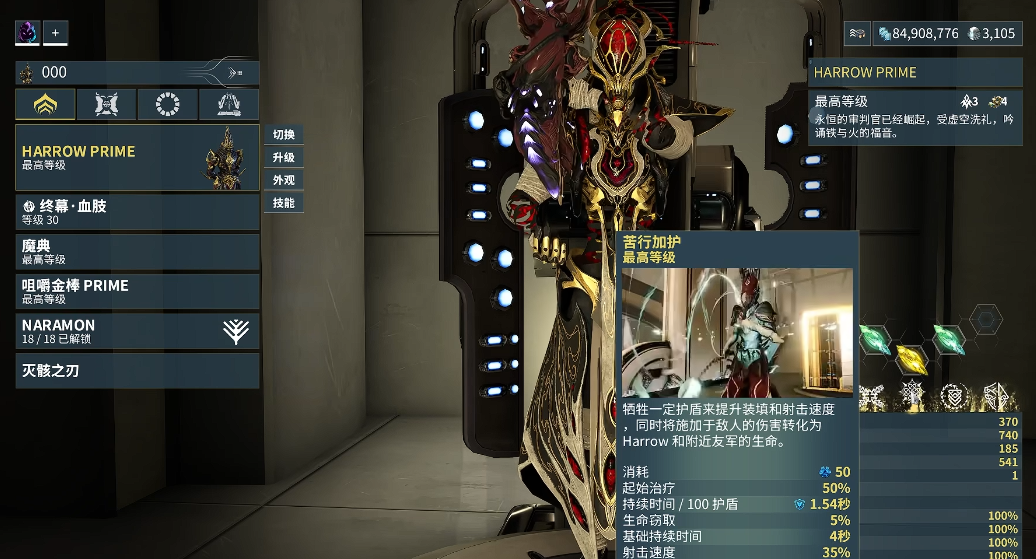Show the 技能 (abilities) panel
The width and height of the screenshot is (1036, 559).
point(284,203)
